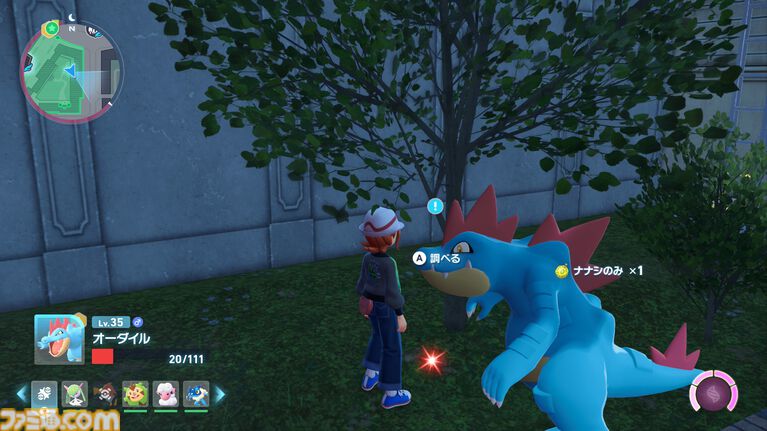This screenshot has width=767, height=431.
Task: Select the Chespin party slot
Action: click(x=134, y=394)
